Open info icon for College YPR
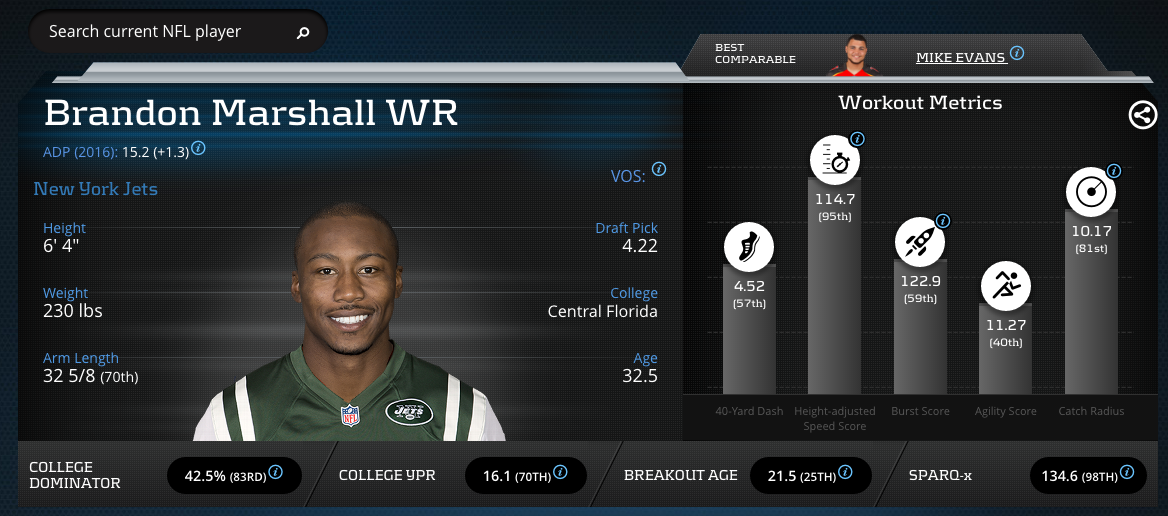1168x516 pixels. click(561, 472)
